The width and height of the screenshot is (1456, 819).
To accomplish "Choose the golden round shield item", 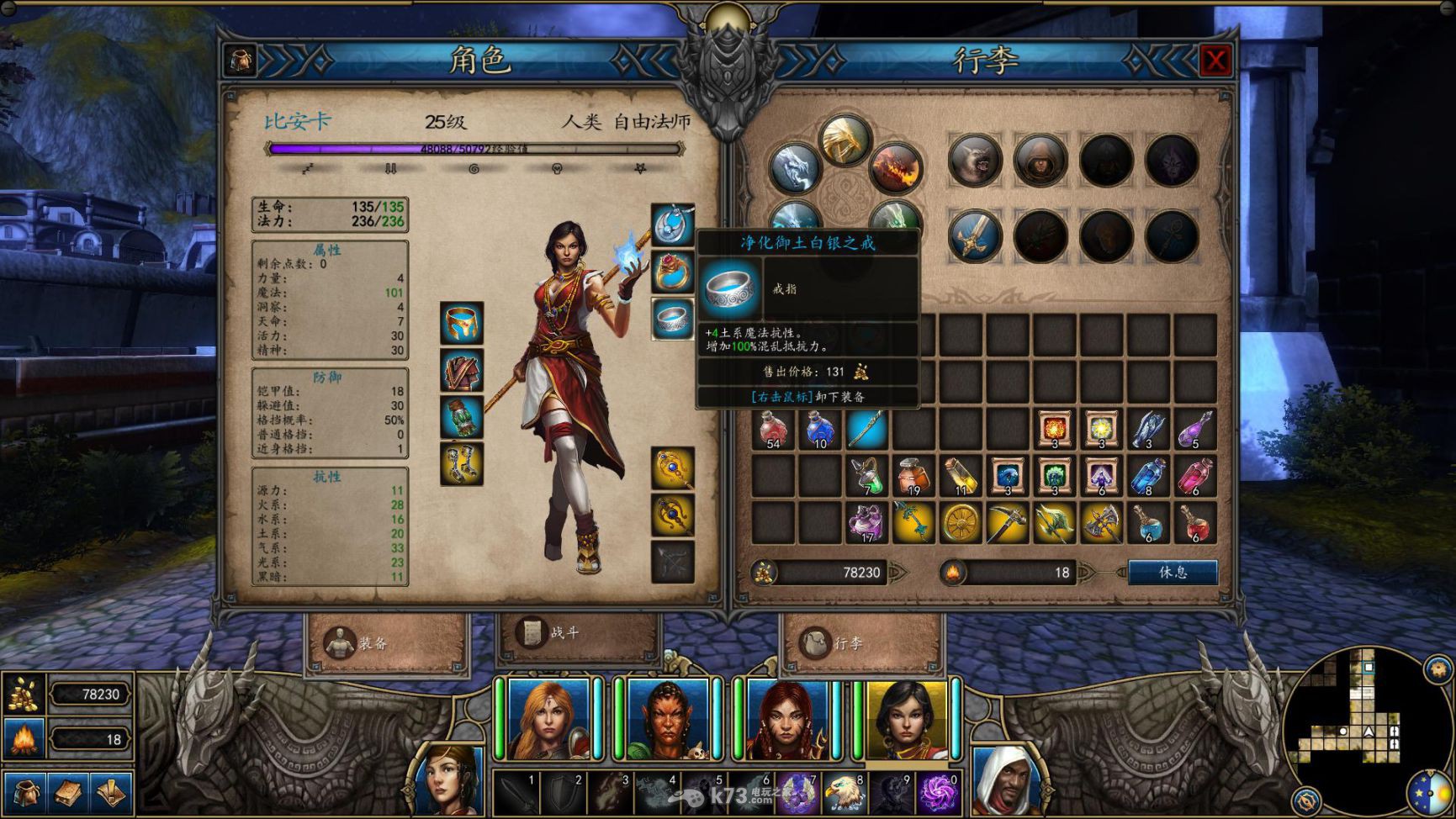I will point(961,523).
